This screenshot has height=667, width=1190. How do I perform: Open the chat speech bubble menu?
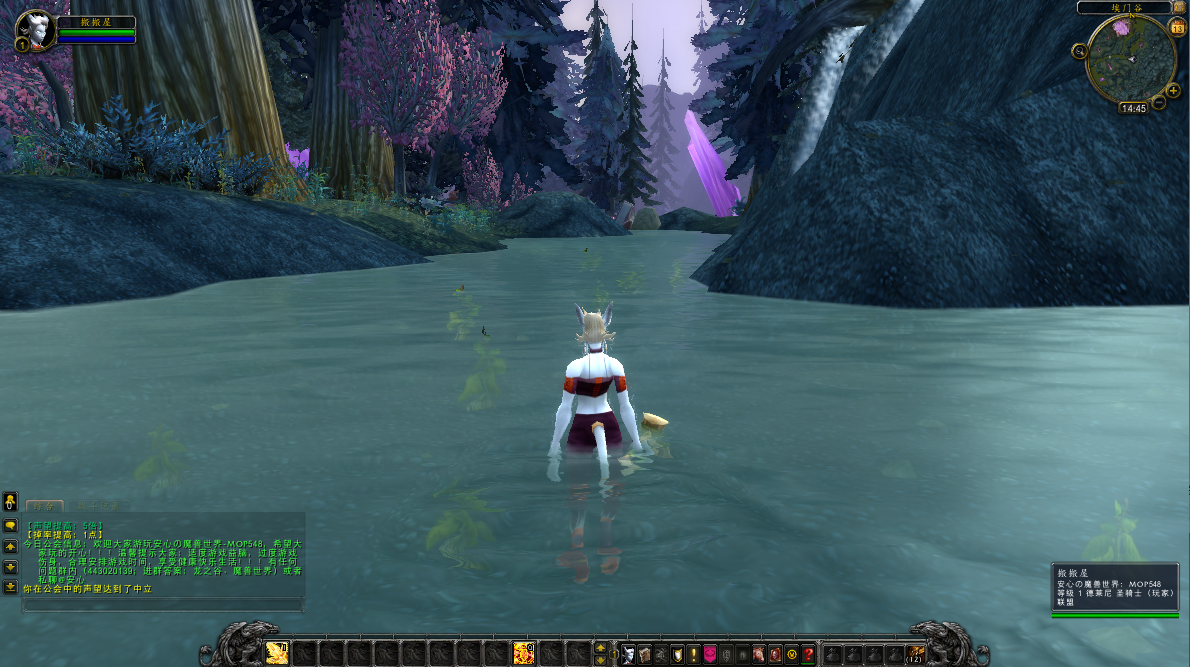(10, 525)
